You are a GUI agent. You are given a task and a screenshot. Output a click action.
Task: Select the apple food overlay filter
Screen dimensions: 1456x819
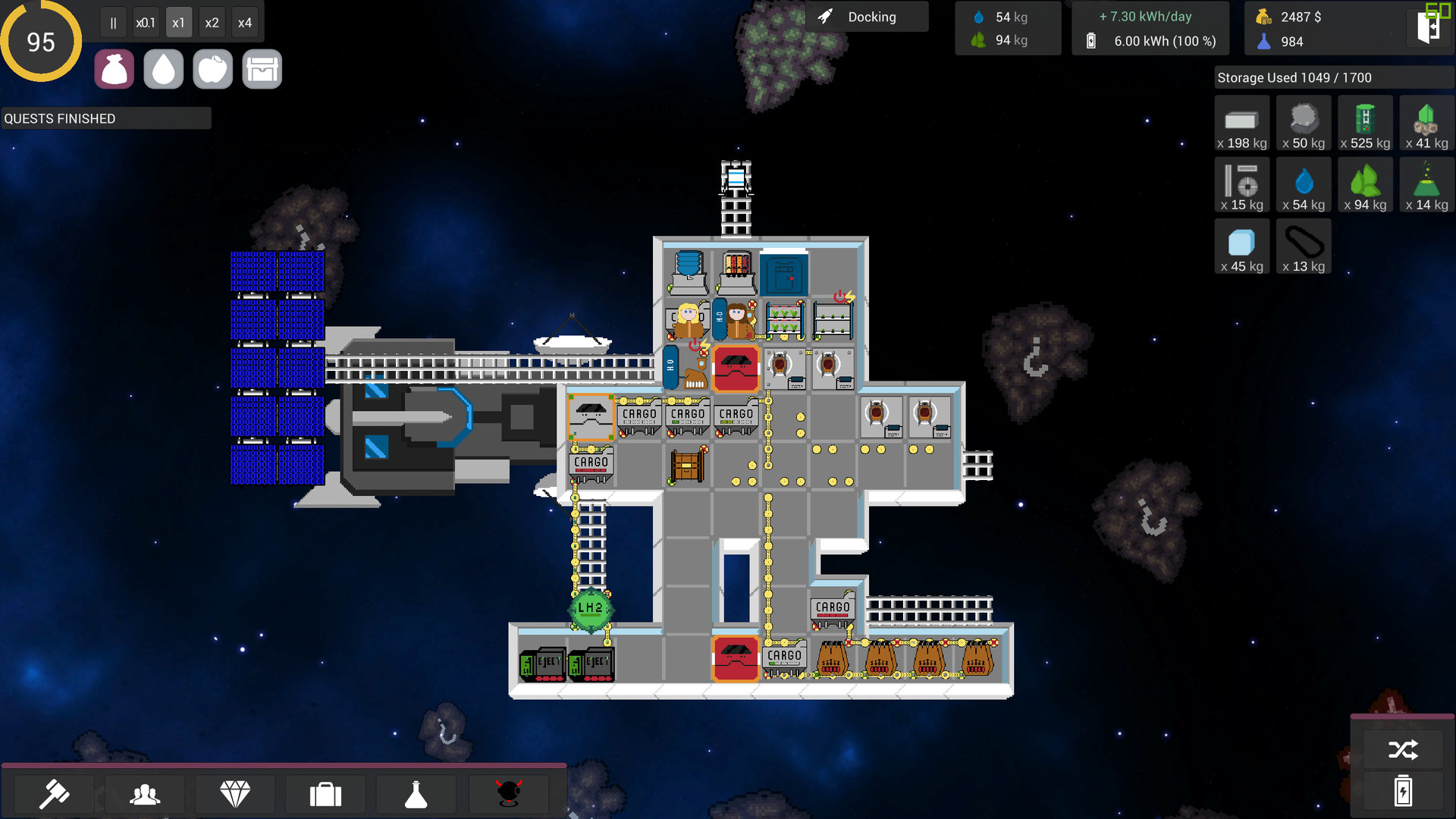[212, 68]
